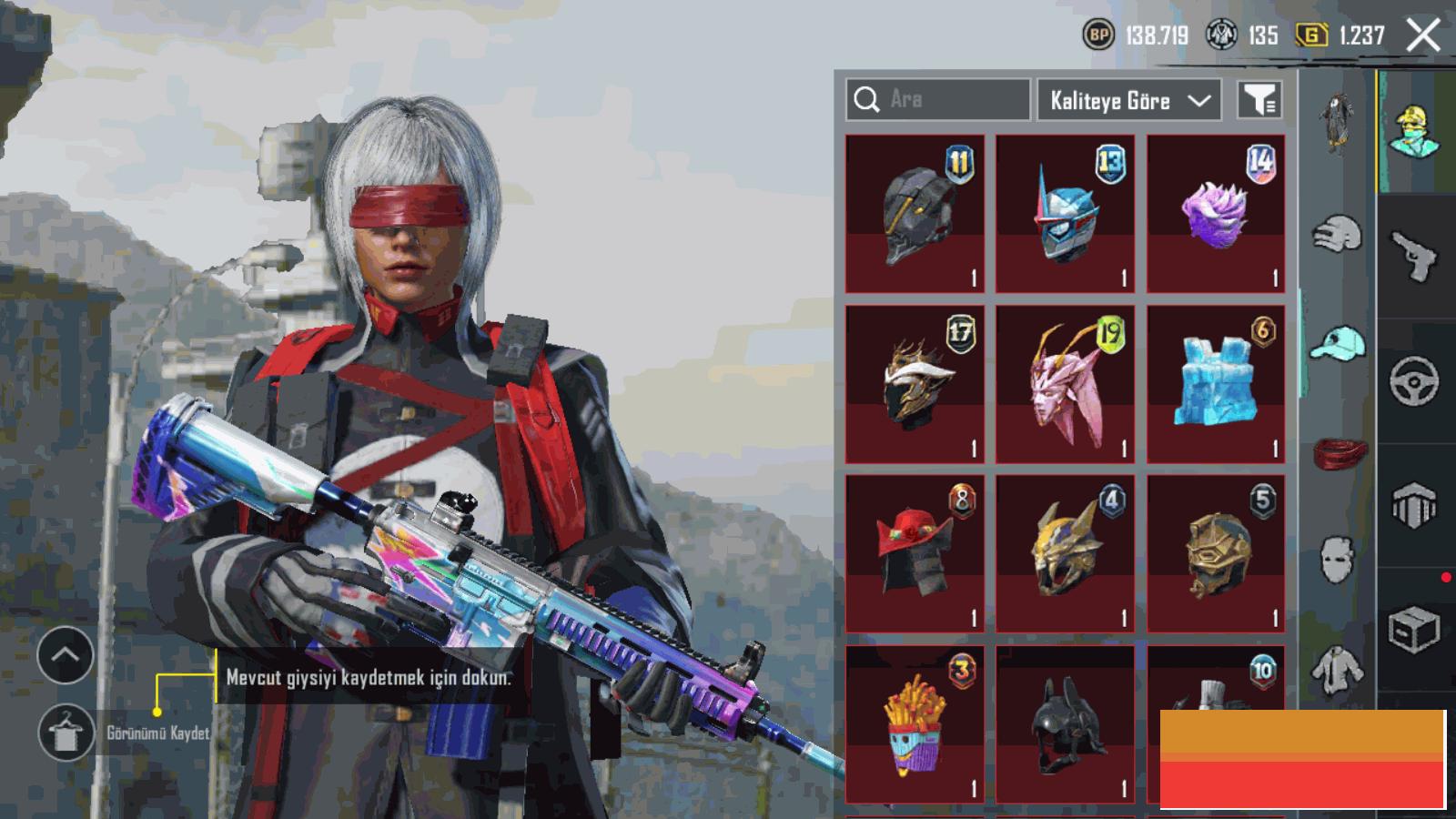Select the ice block vest numbered 6
1456x819 pixels.
pos(1216,384)
